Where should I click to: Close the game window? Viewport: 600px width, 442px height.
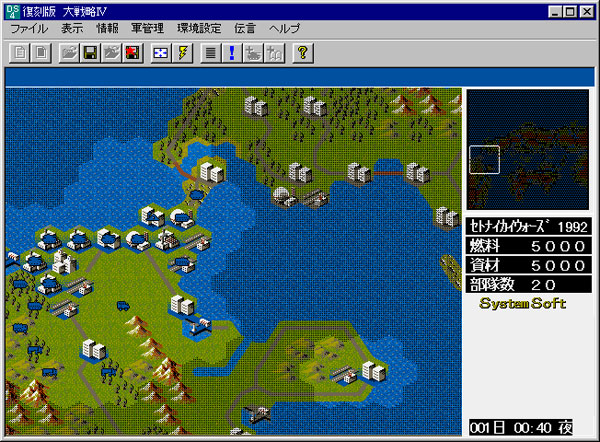click(586, 11)
